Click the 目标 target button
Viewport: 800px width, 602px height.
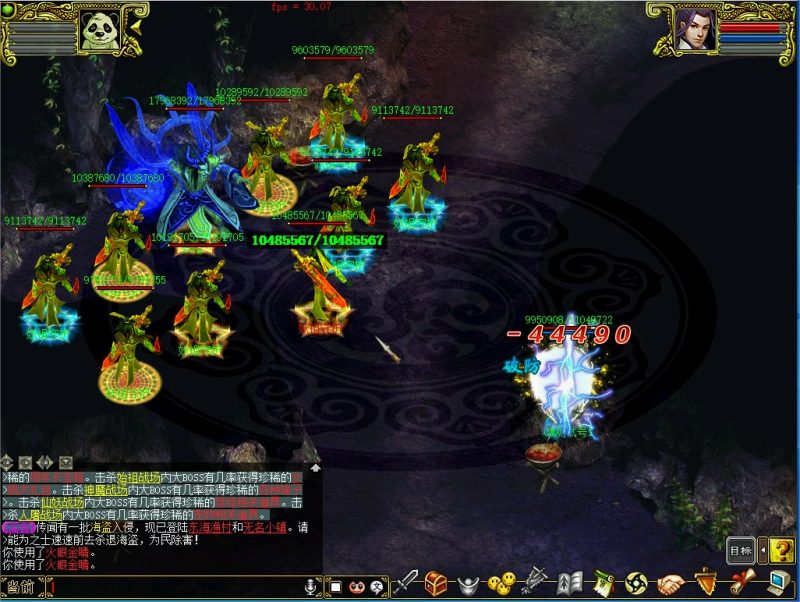[x=740, y=550]
